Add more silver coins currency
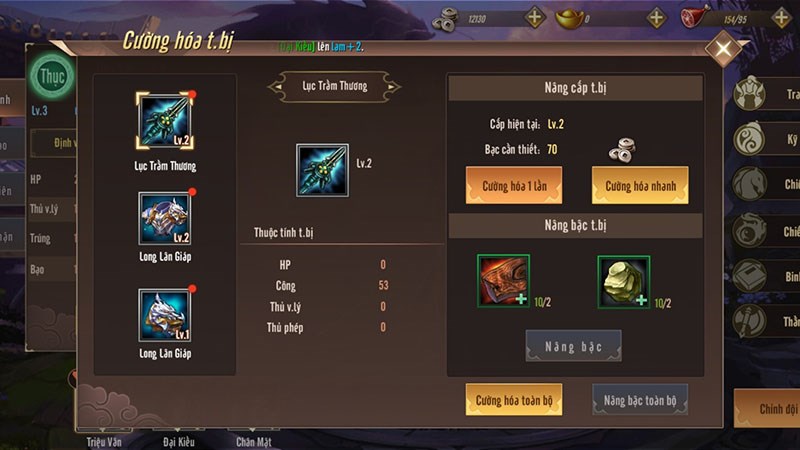 pyautogui.click(x=534, y=17)
